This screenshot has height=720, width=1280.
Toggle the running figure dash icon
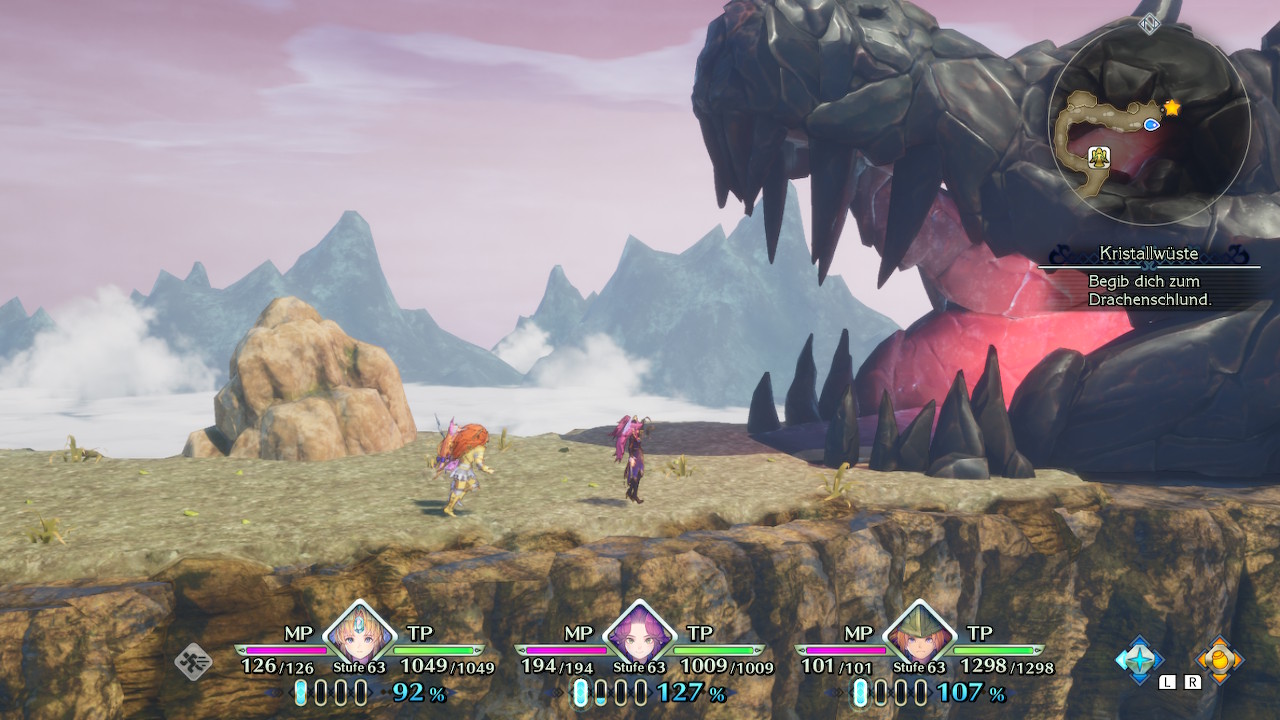[x=193, y=661]
